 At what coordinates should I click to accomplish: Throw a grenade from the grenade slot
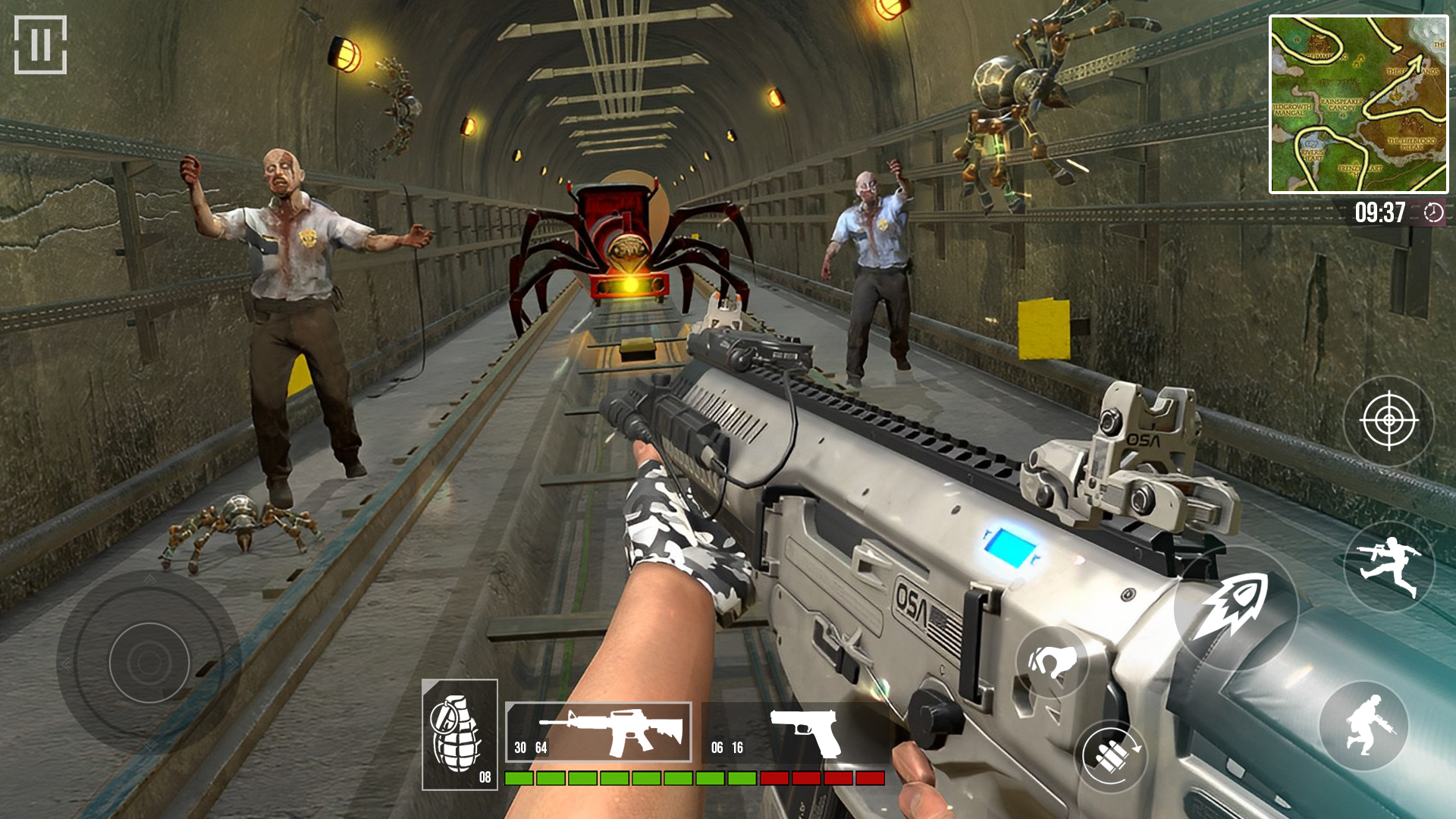(x=460, y=734)
